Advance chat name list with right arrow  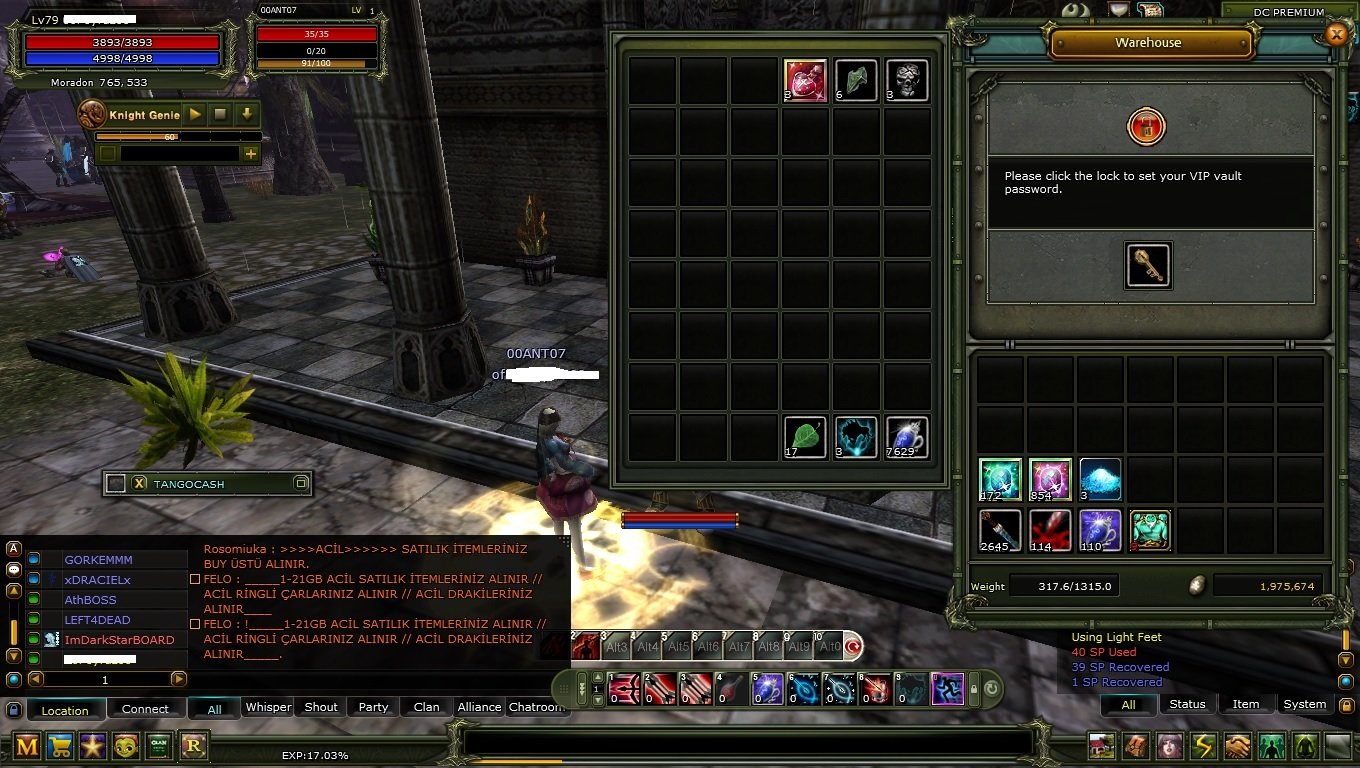179,678
